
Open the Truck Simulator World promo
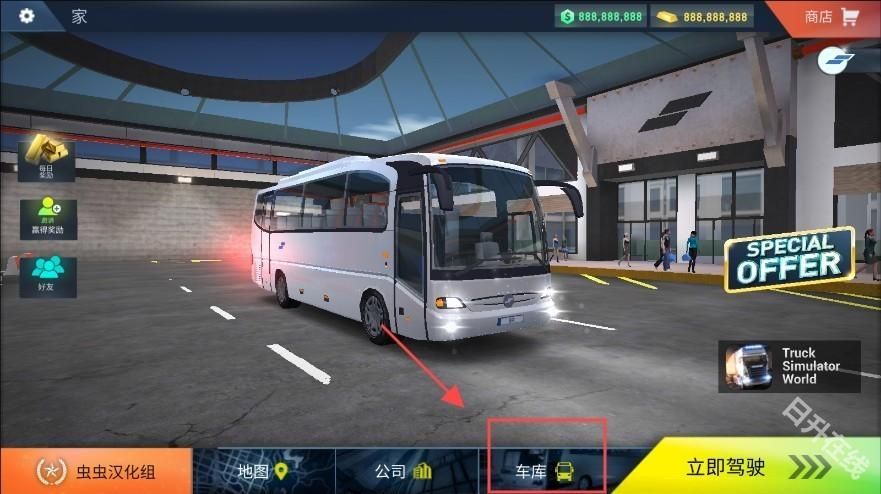click(789, 367)
